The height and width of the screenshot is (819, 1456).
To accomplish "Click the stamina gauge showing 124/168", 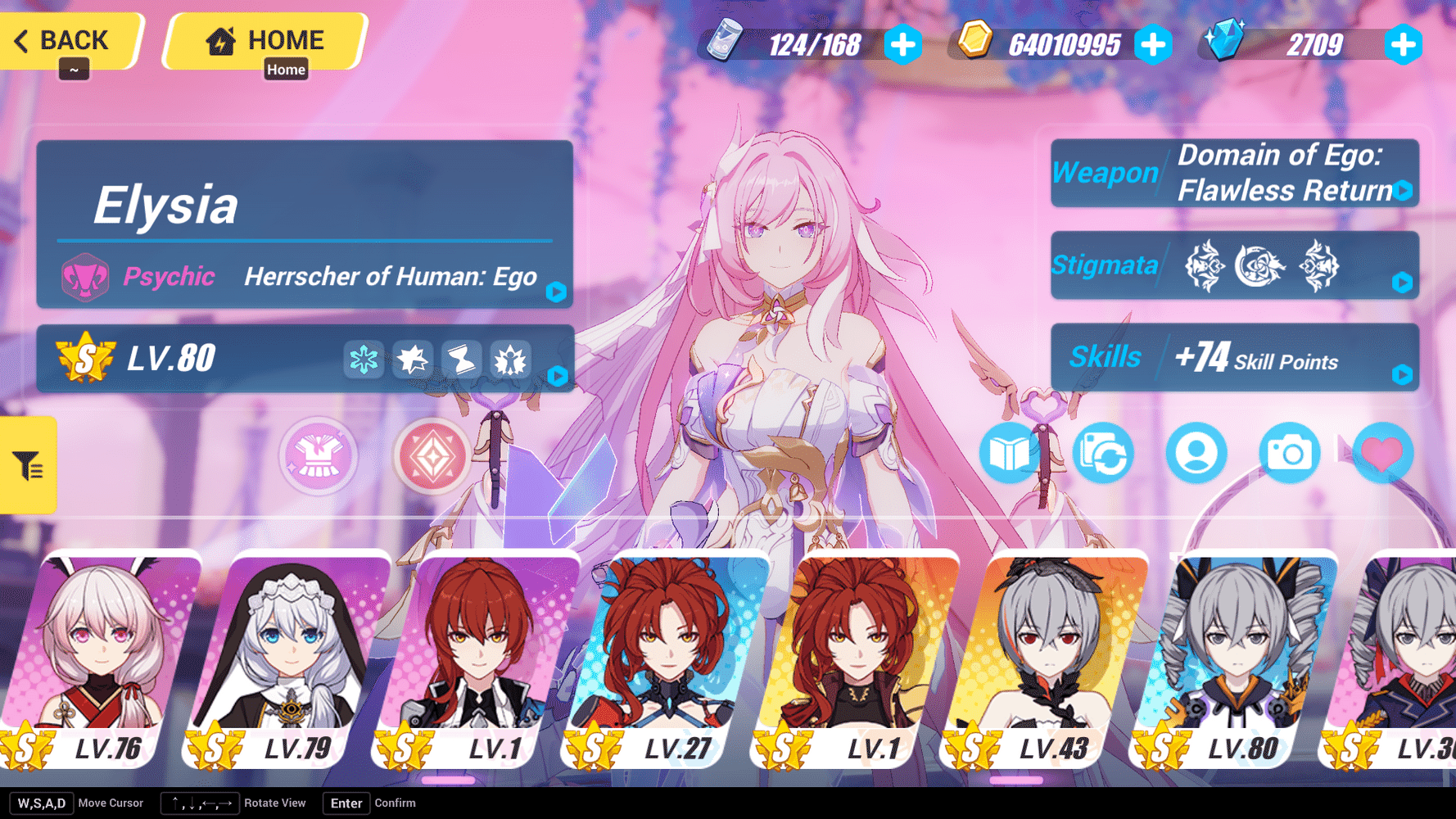I will pyautogui.click(x=815, y=44).
